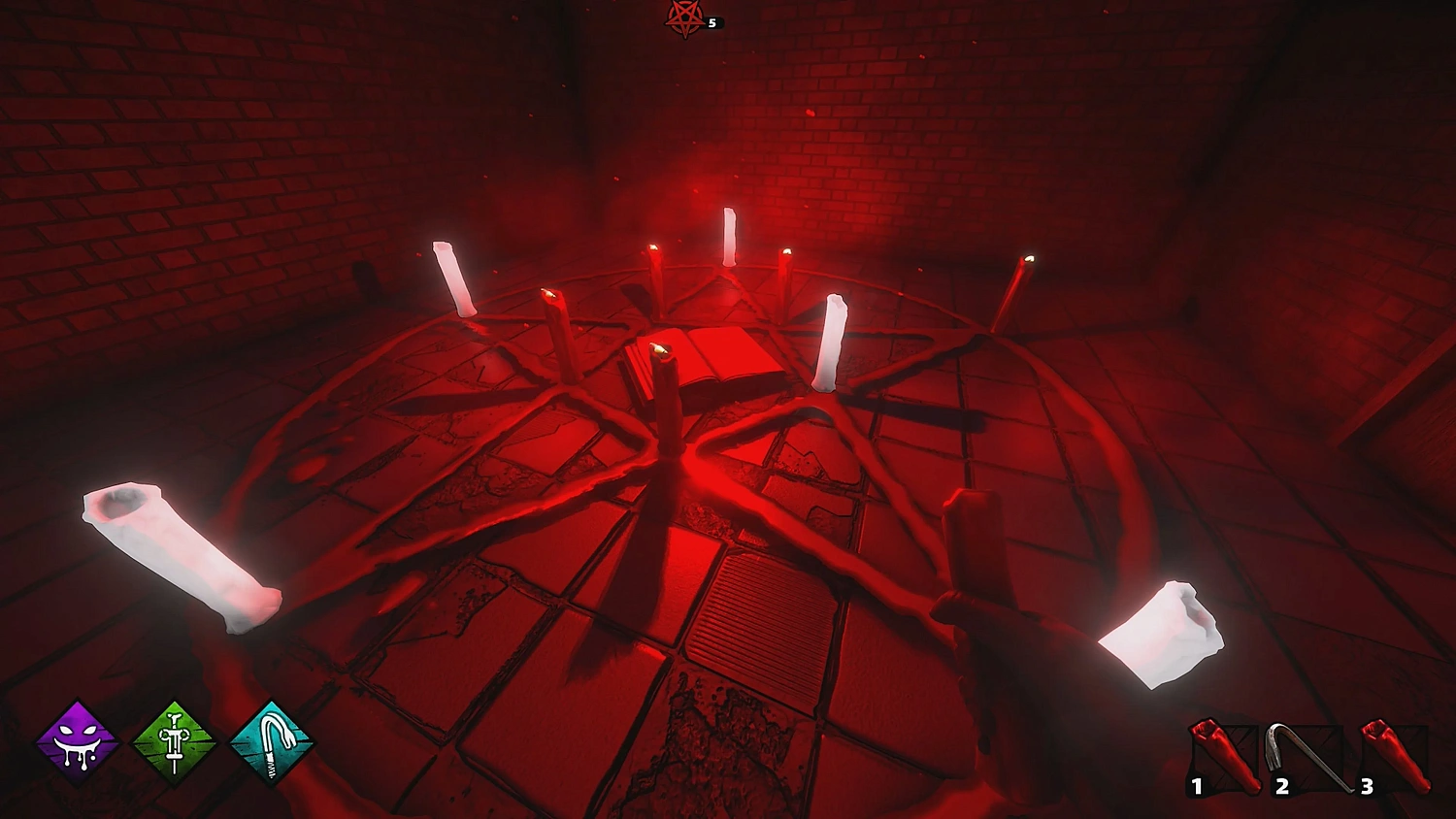Click the pentagram counter at the top
The width and height of the screenshot is (1456, 819).
click(x=687, y=19)
